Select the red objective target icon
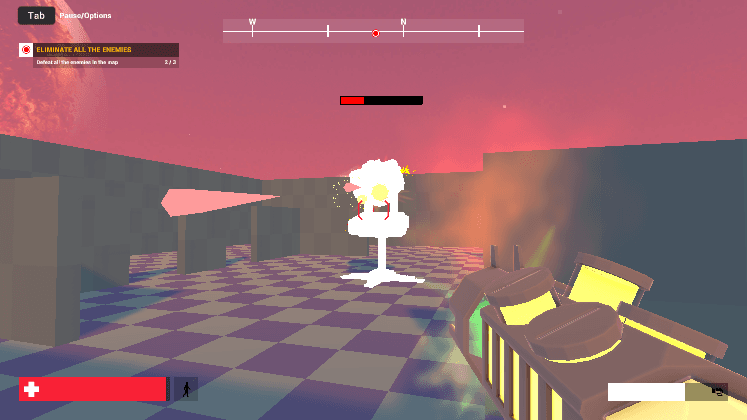The width and height of the screenshot is (747, 420). [x=26, y=50]
